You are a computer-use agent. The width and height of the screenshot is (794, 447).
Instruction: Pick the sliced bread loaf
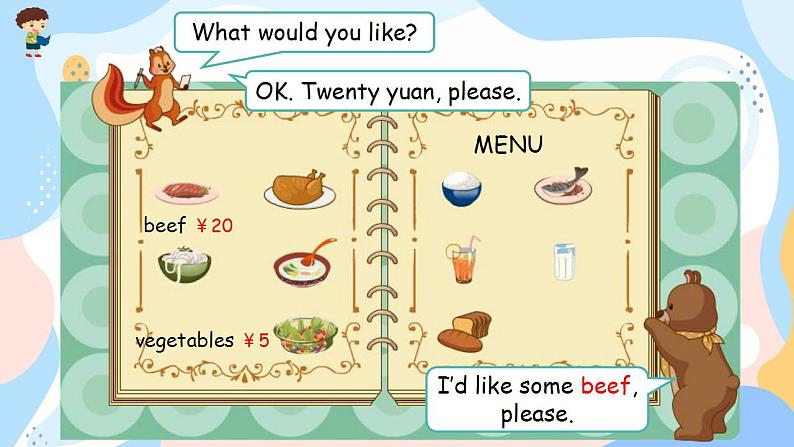point(464,331)
